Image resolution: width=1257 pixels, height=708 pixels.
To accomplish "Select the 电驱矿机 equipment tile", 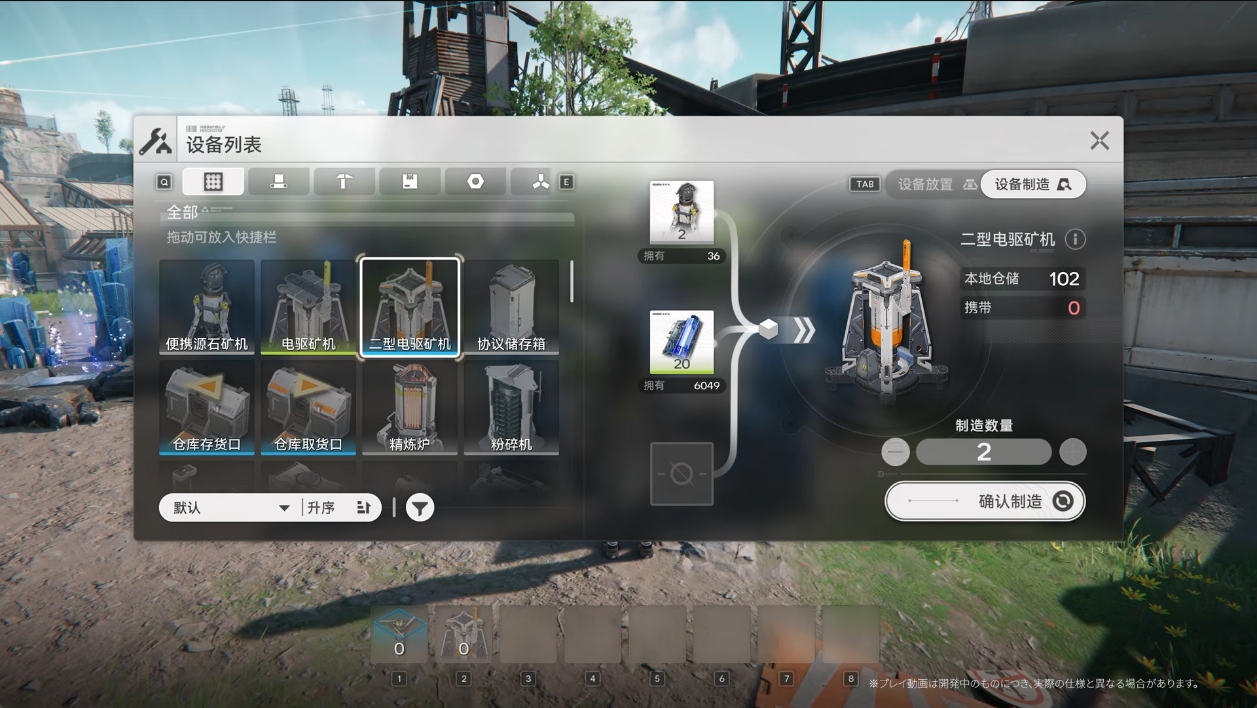I will tap(309, 307).
